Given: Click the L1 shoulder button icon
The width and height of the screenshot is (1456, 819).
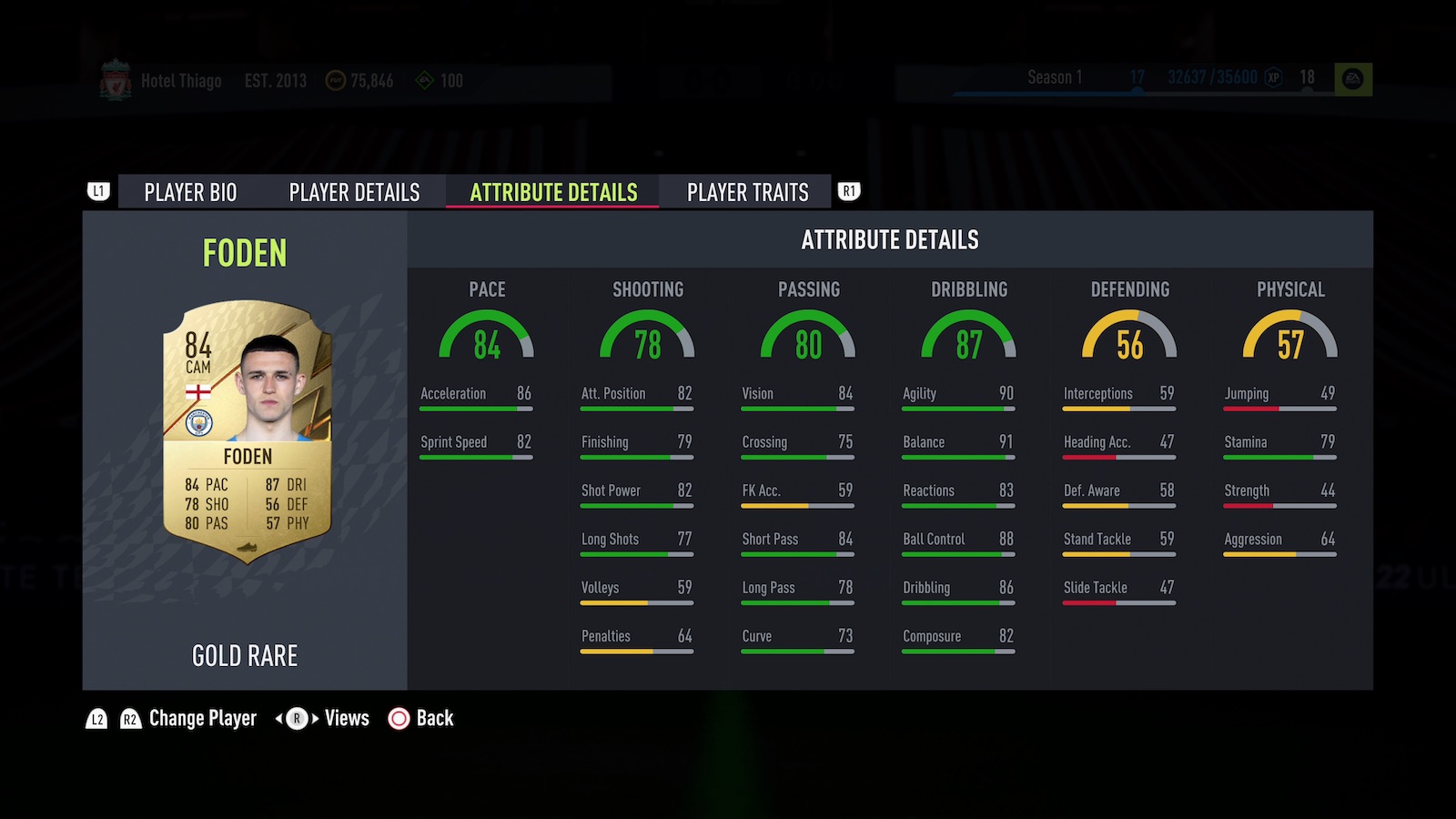Looking at the screenshot, I should coord(98,191).
